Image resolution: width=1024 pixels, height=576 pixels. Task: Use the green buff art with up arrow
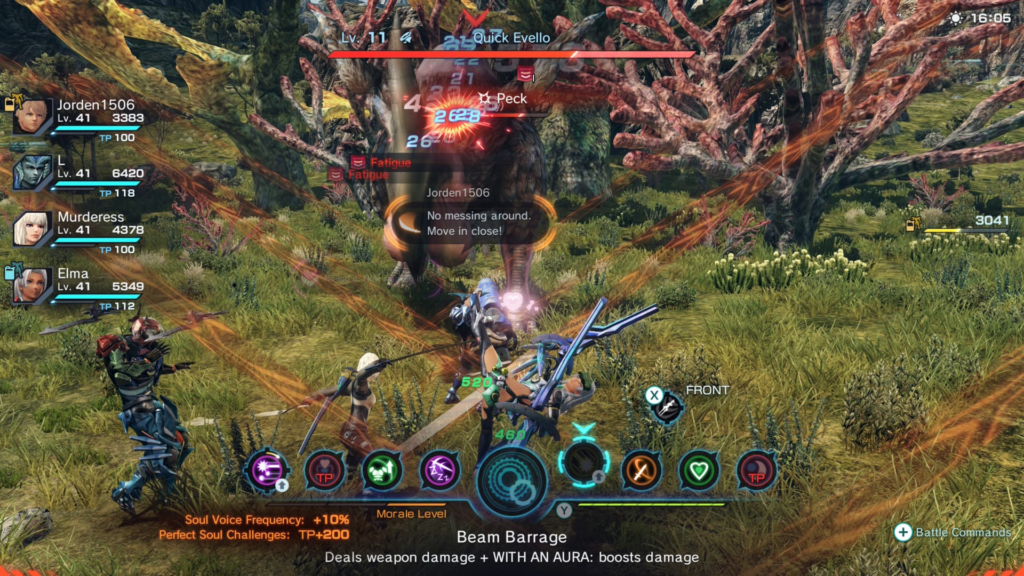point(381,469)
